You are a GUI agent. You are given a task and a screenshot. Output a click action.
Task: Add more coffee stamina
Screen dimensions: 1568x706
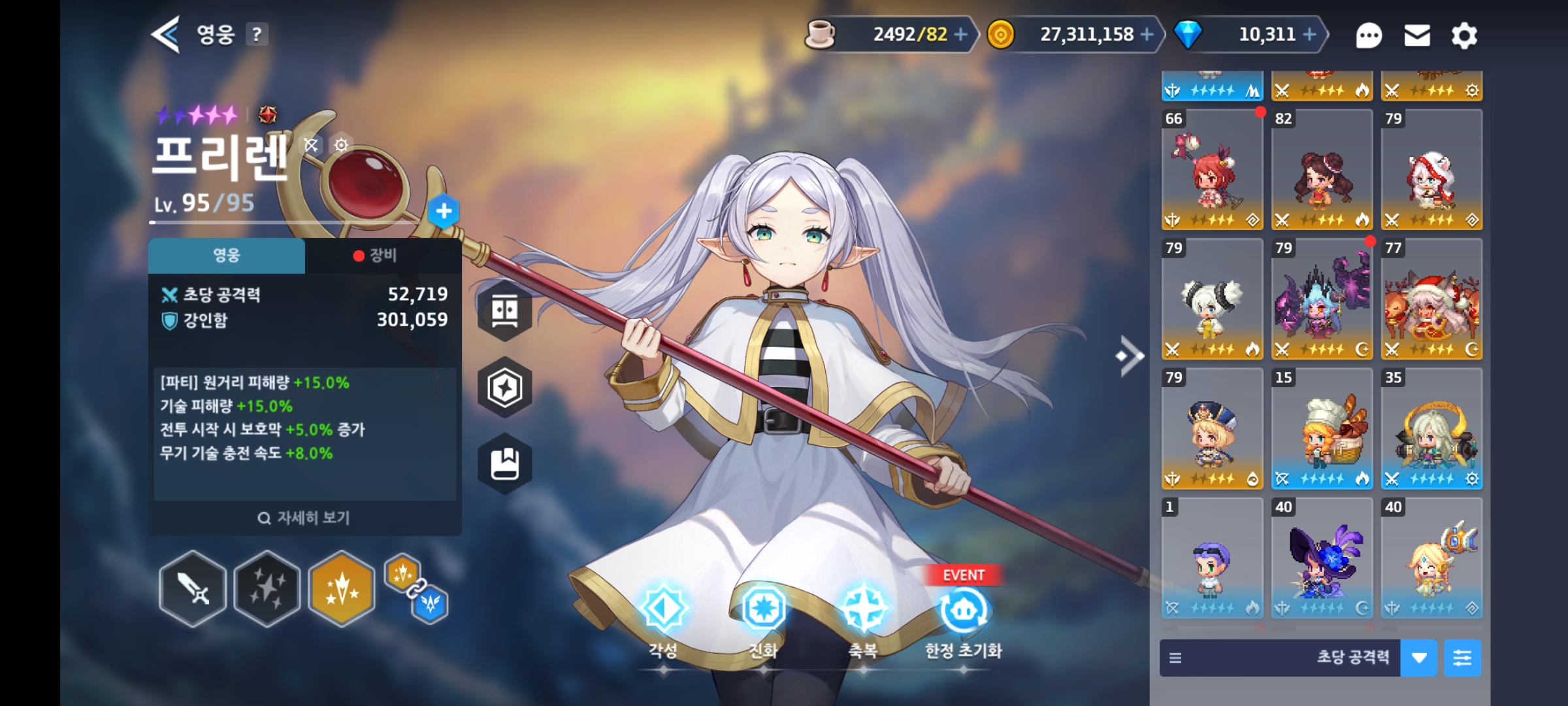click(x=960, y=35)
